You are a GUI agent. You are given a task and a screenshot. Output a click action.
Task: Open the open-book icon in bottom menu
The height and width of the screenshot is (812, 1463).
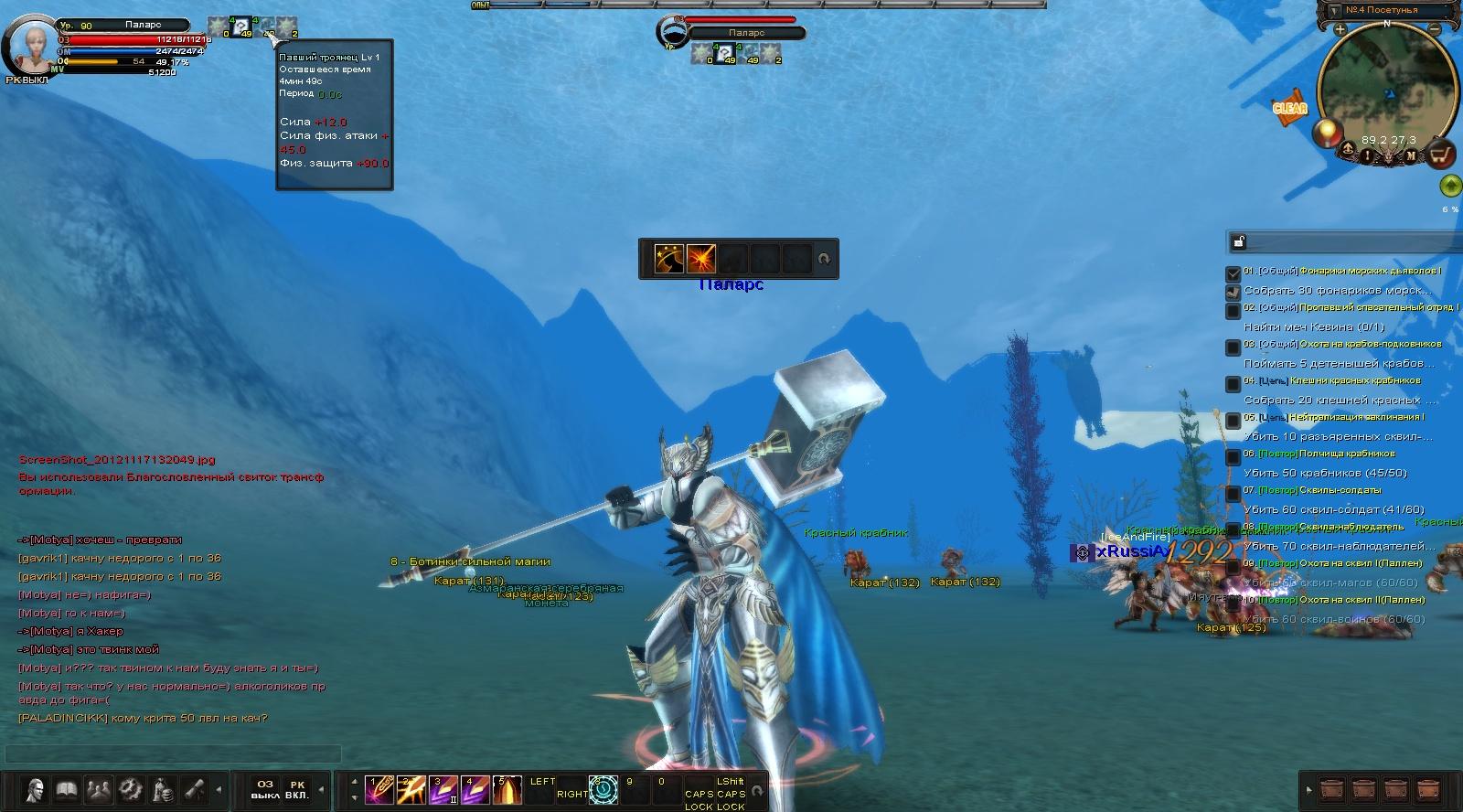pyautogui.click(x=67, y=788)
